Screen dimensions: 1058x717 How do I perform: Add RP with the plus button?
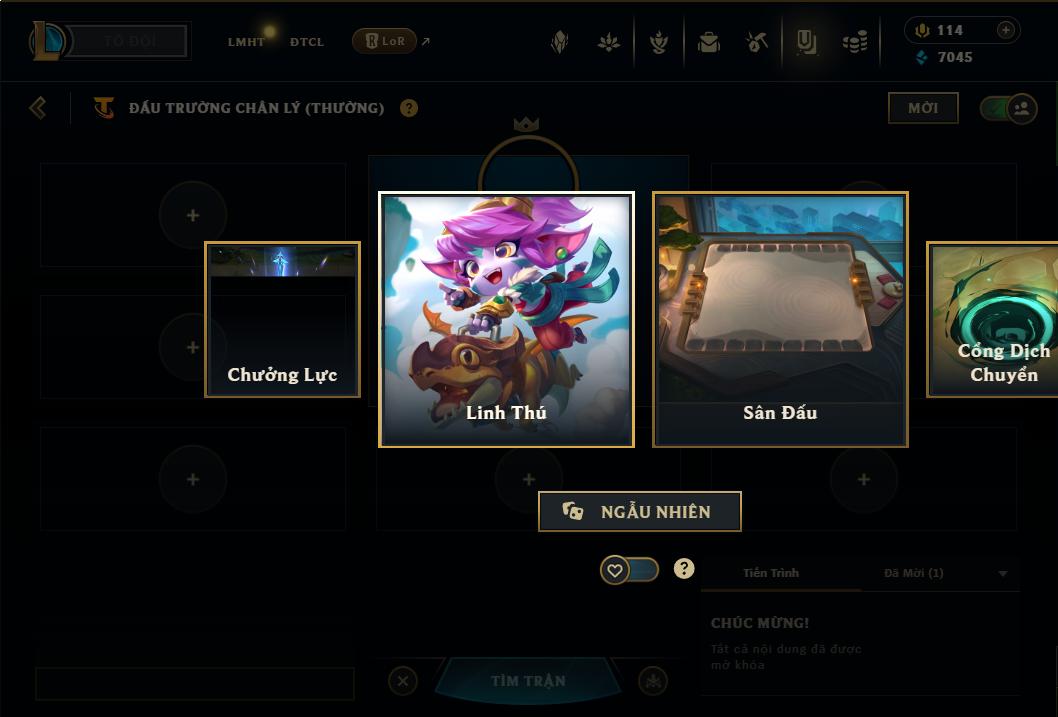click(1005, 30)
